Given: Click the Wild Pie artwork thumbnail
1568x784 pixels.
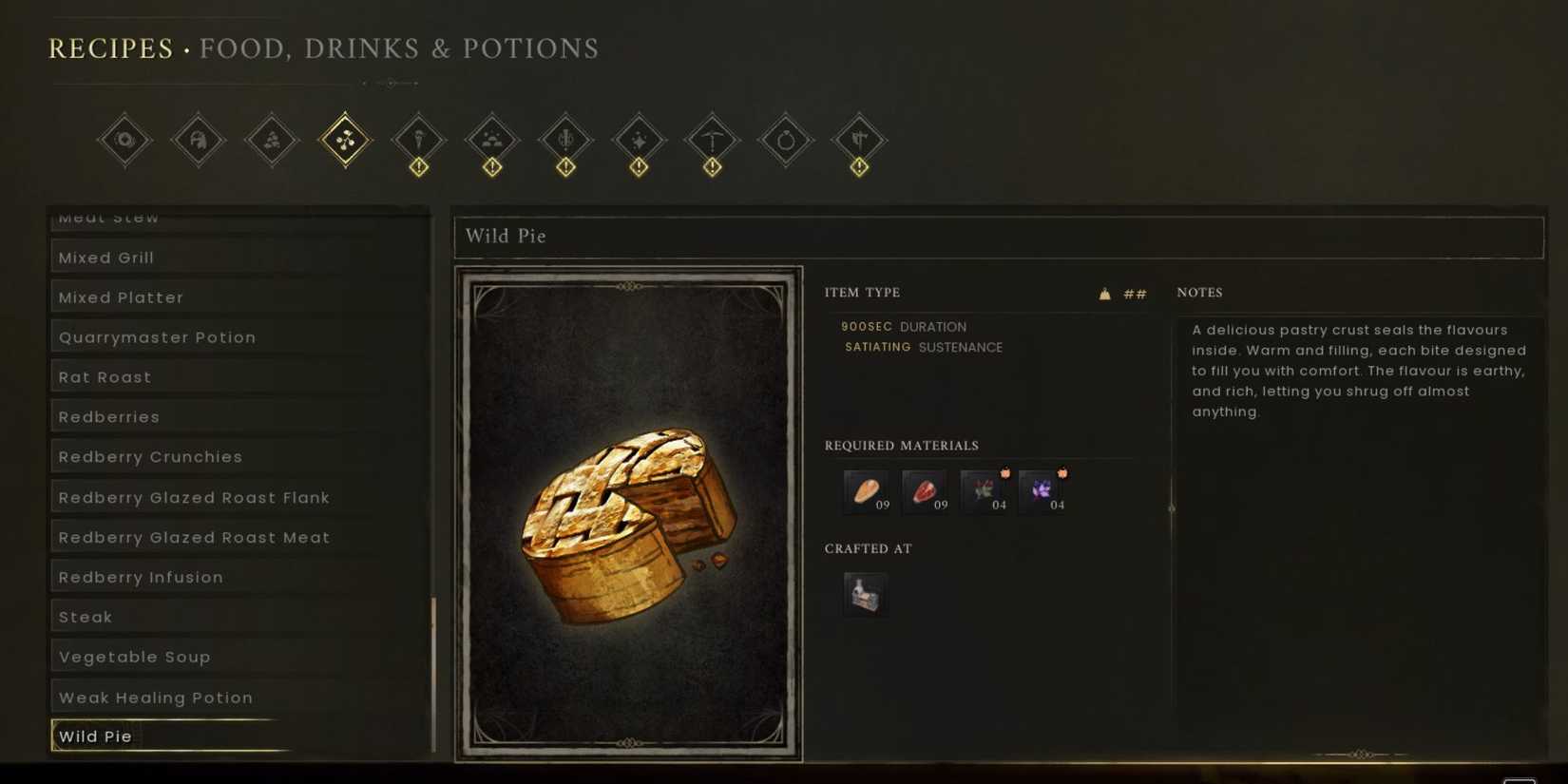Looking at the screenshot, I should 629,513.
